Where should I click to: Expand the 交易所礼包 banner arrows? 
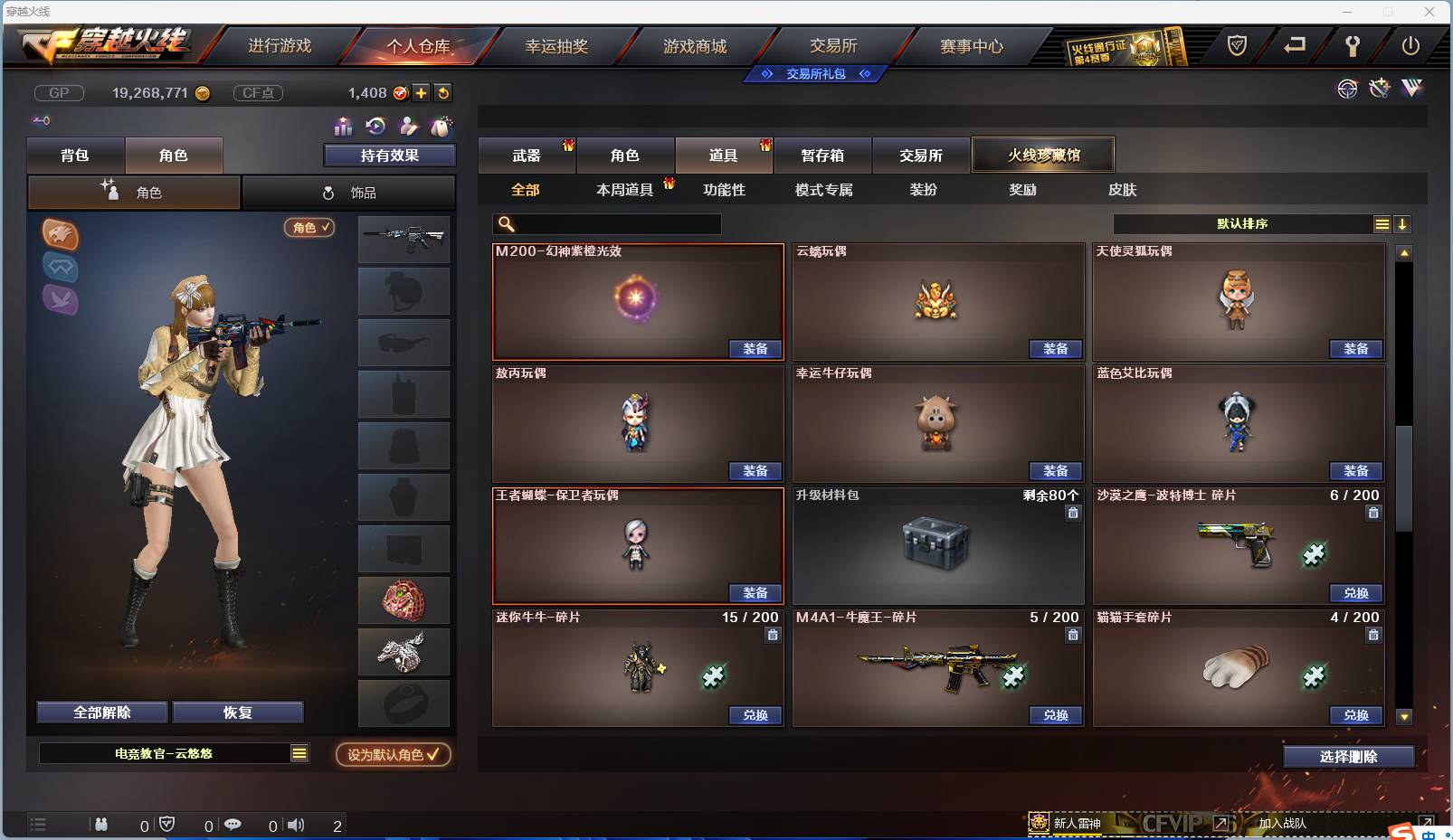coord(815,74)
